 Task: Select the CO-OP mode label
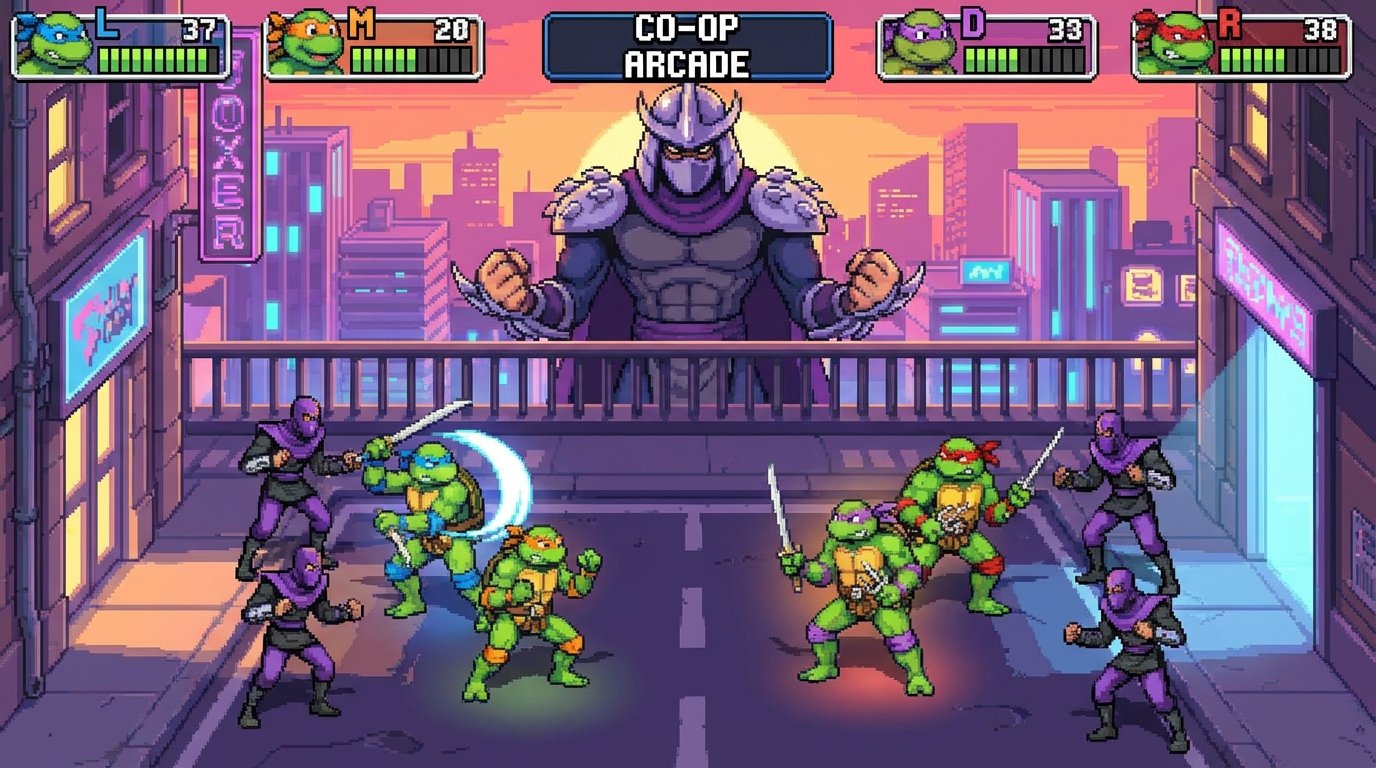688,28
